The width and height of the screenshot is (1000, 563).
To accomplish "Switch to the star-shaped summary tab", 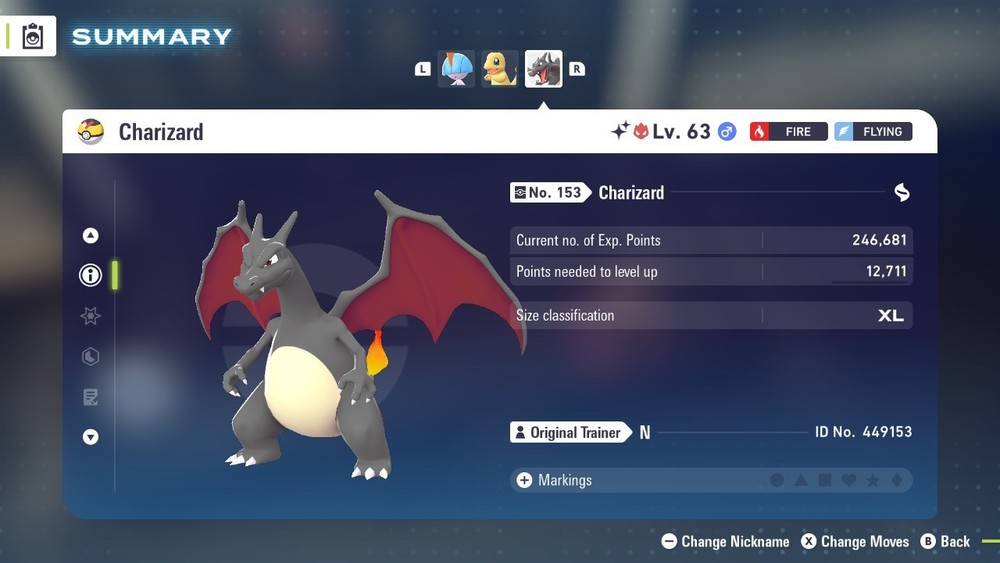I will pyautogui.click(x=90, y=316).
